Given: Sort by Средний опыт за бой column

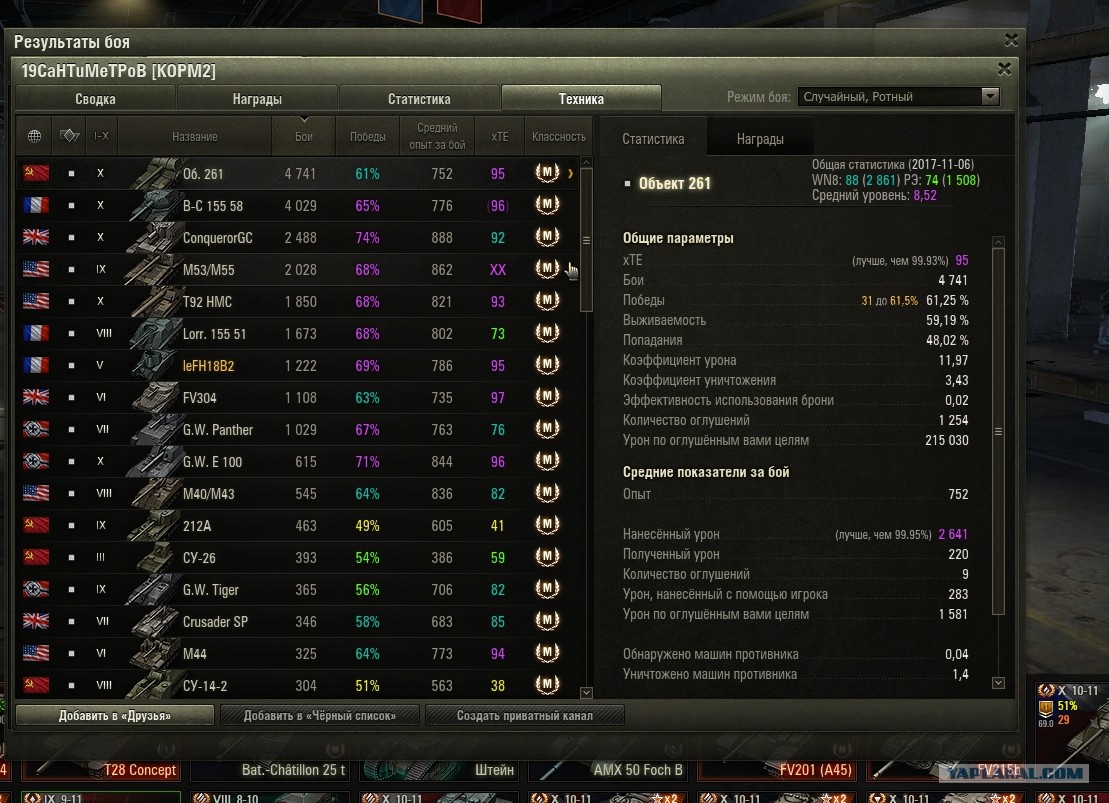Looking at the screenshot, I should 437,136.
